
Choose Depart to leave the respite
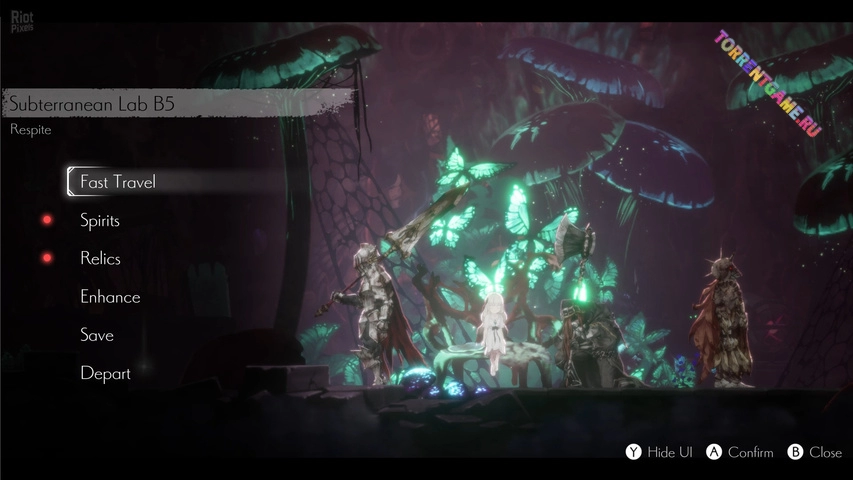(x=105, y=373)
